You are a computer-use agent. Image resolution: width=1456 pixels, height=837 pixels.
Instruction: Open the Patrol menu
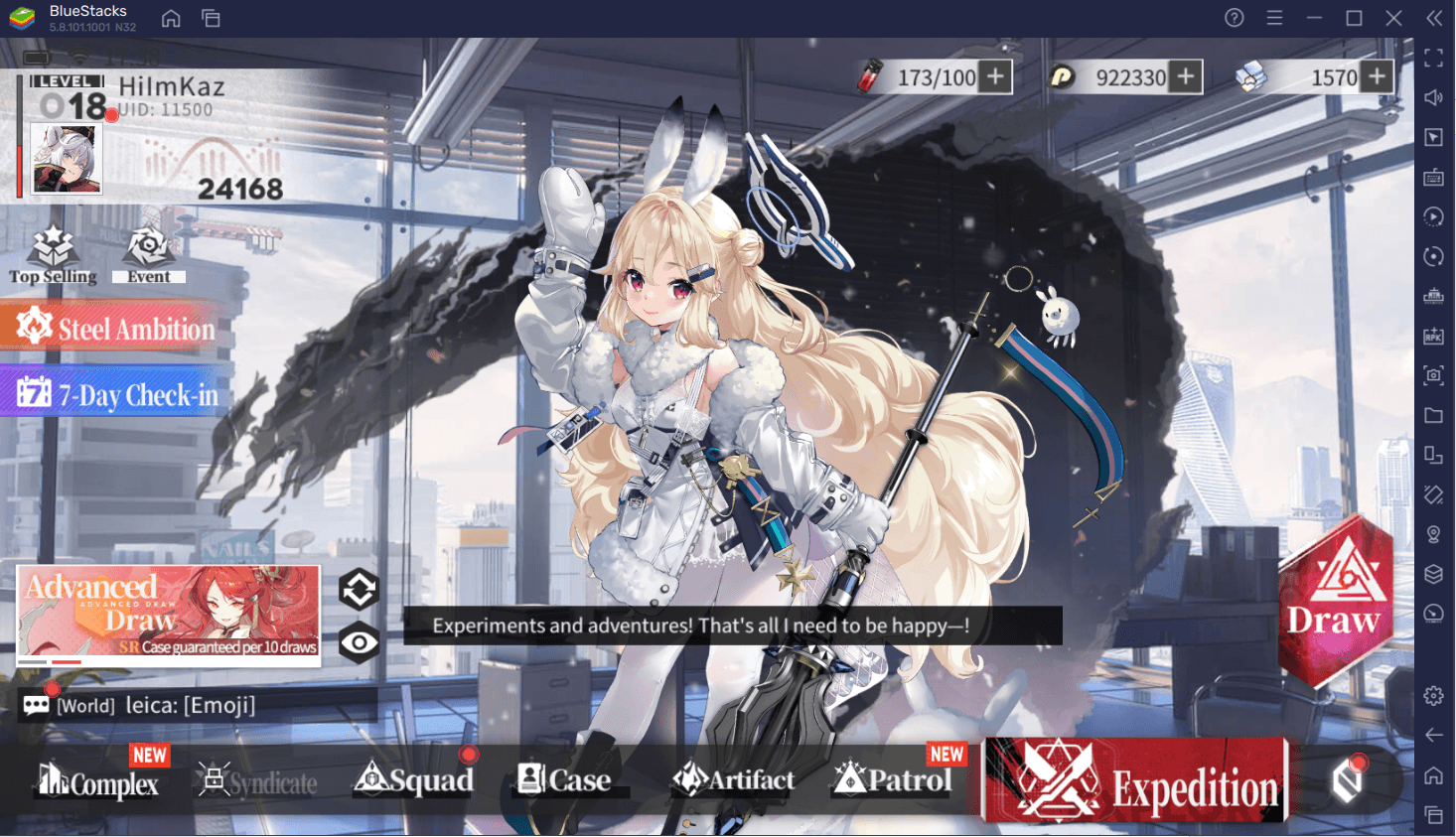892,780
